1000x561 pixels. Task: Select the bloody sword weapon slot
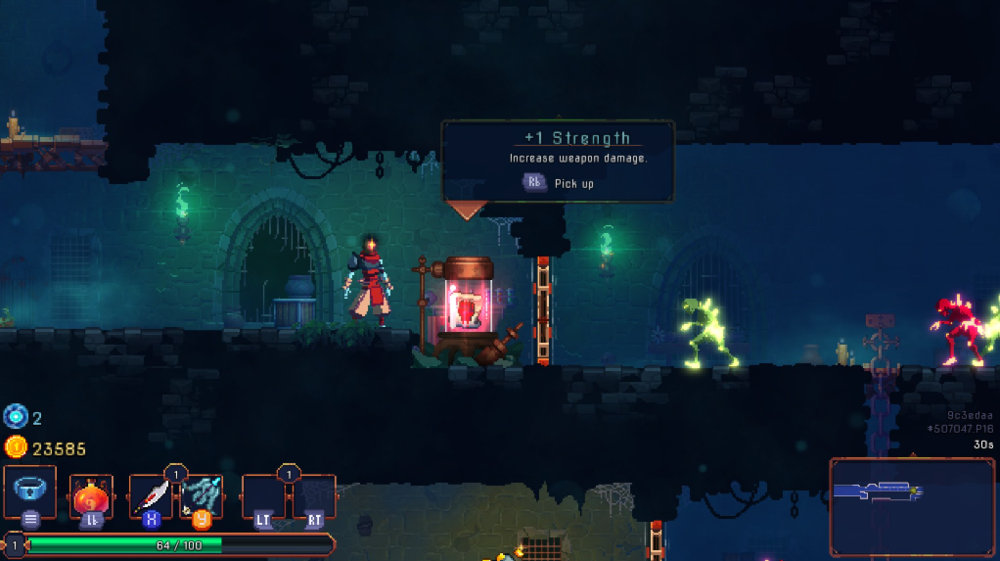coord(151,496)
